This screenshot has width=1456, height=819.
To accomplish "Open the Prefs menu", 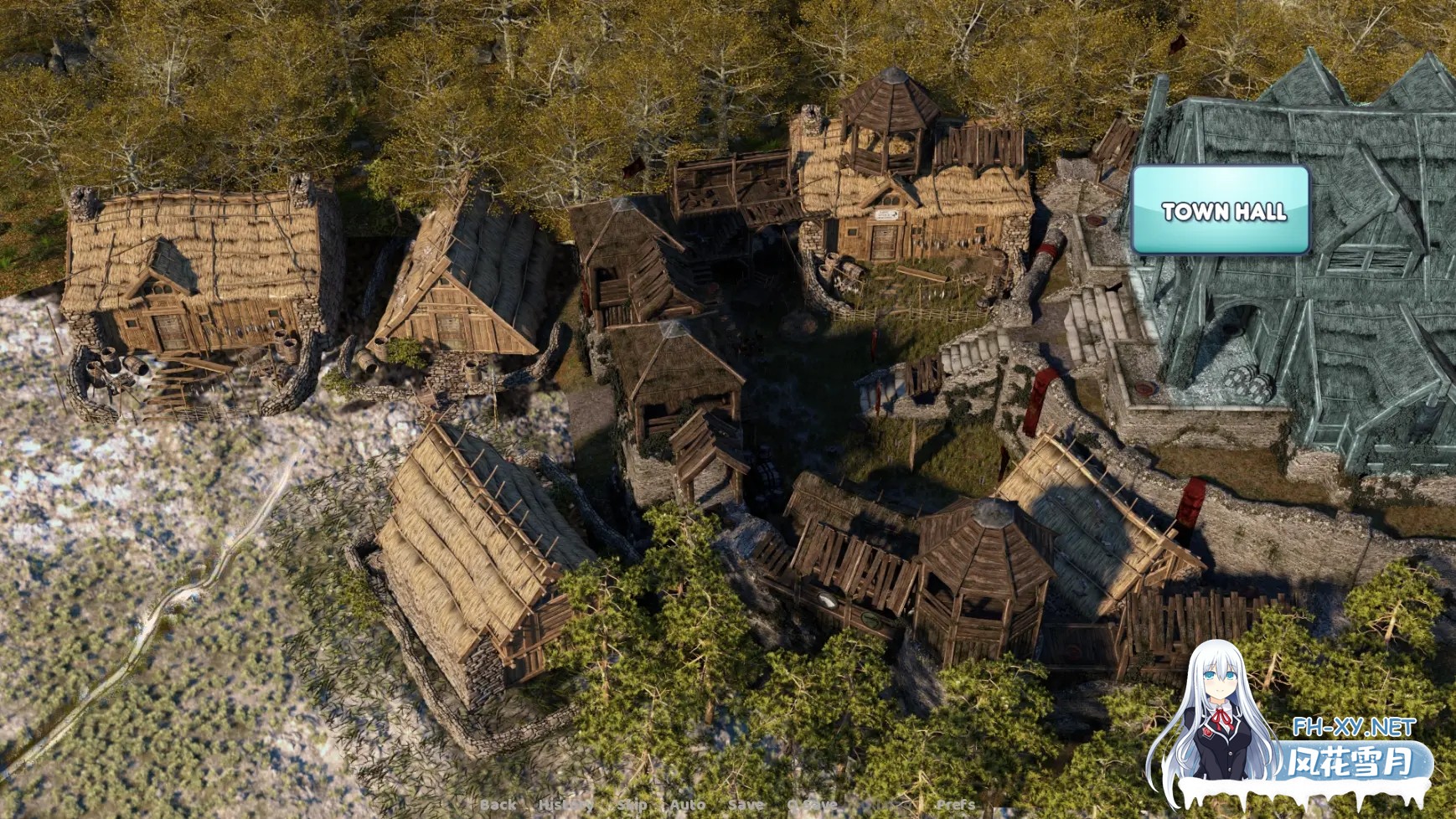I will point(955,805).
